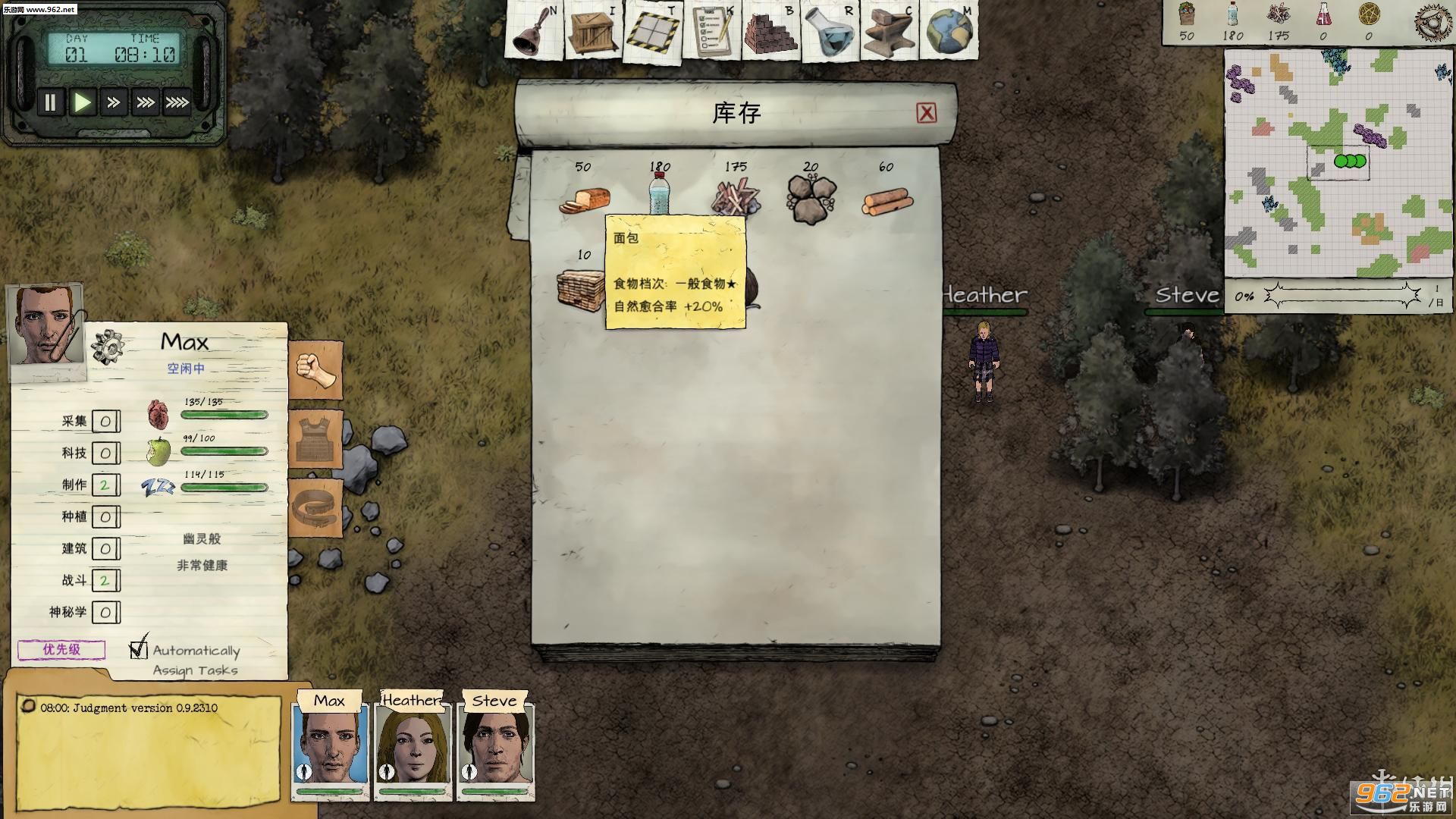1456x819 pixels.
Task: Select the bread stack in inventory
Action: (x=584, y=199)
